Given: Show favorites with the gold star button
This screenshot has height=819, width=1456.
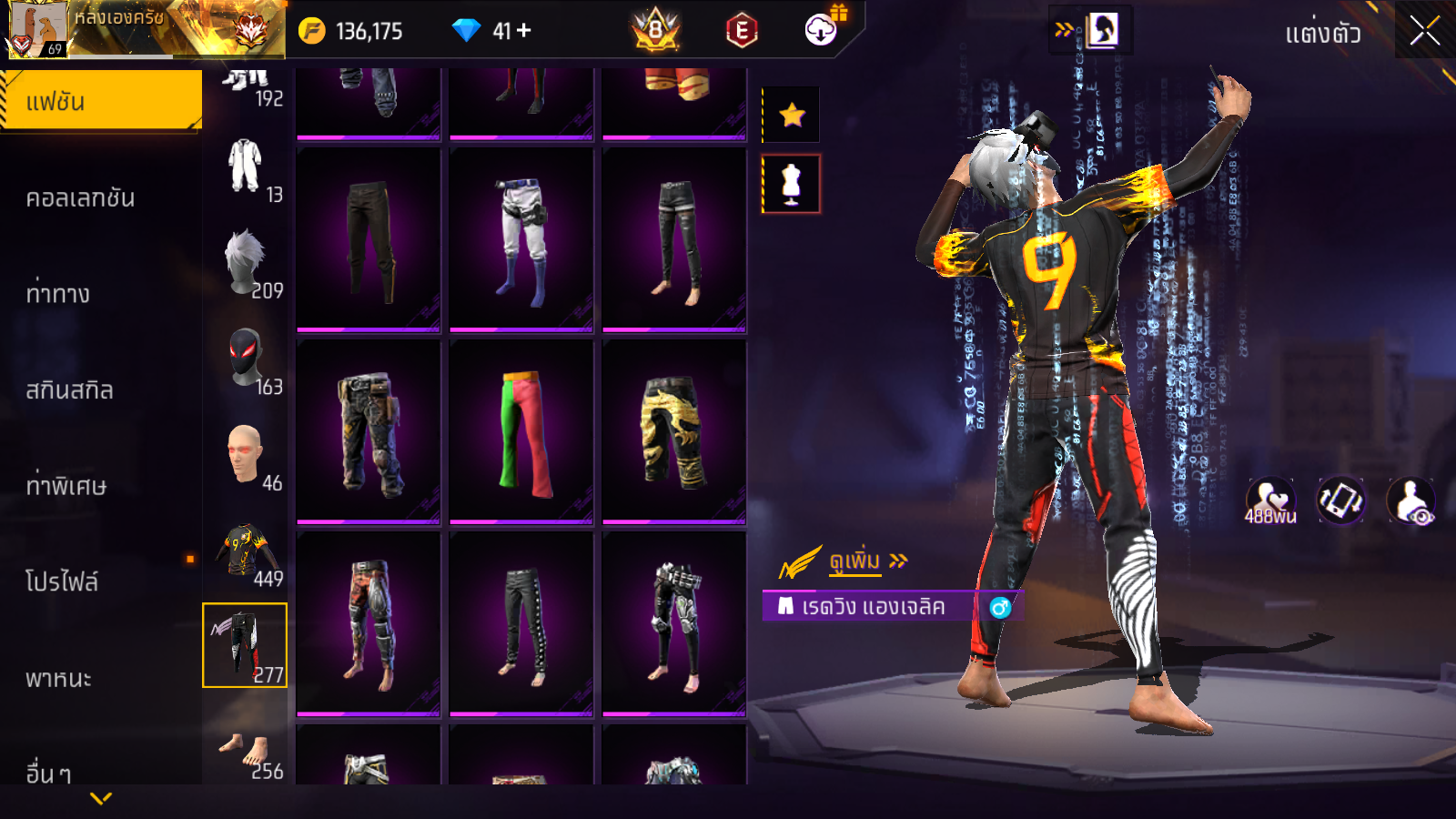Looking at the screenshot, I should [792, 115].
